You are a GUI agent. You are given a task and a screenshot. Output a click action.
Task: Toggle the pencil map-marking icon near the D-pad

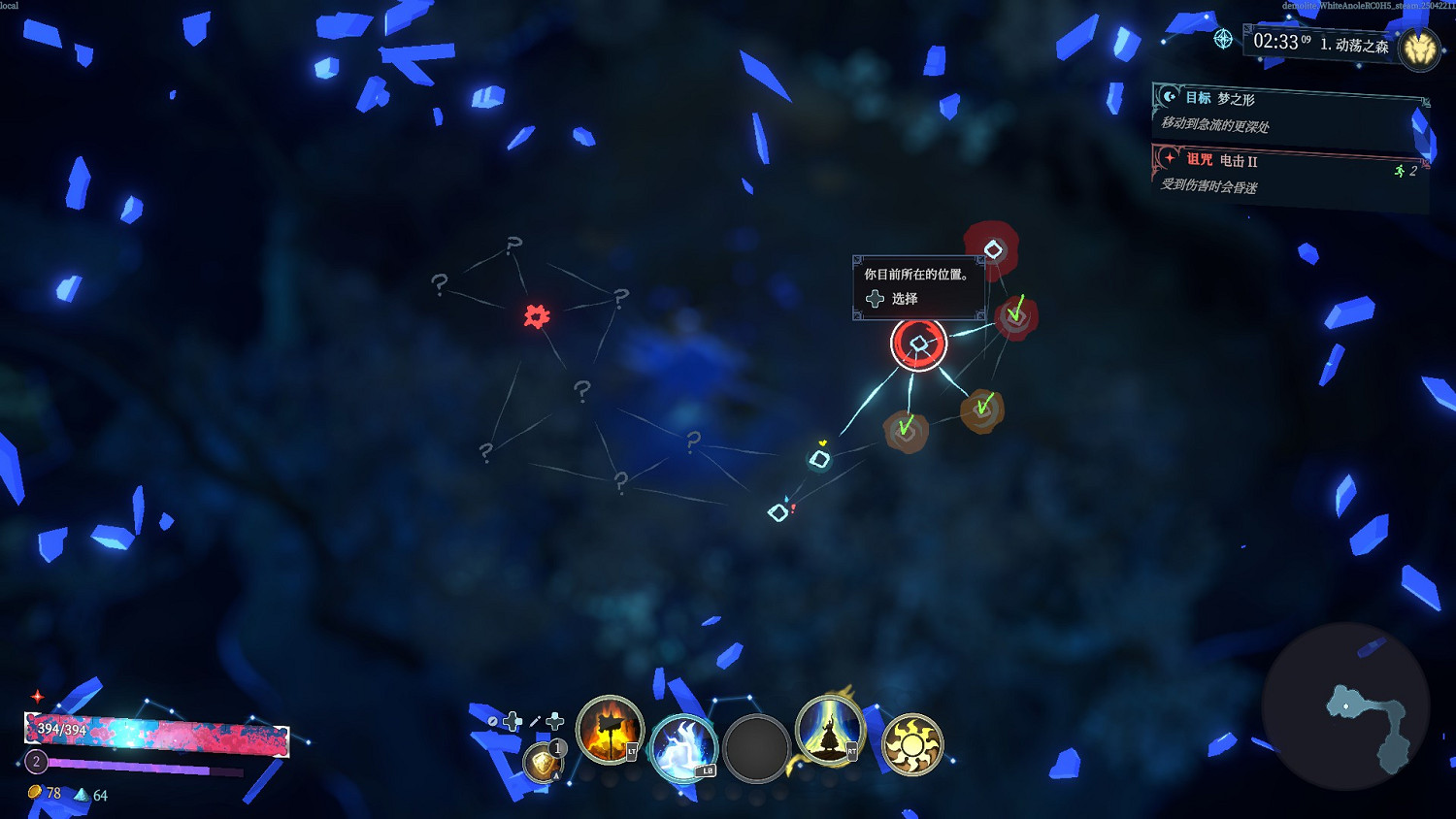click(x=534, y=720)
